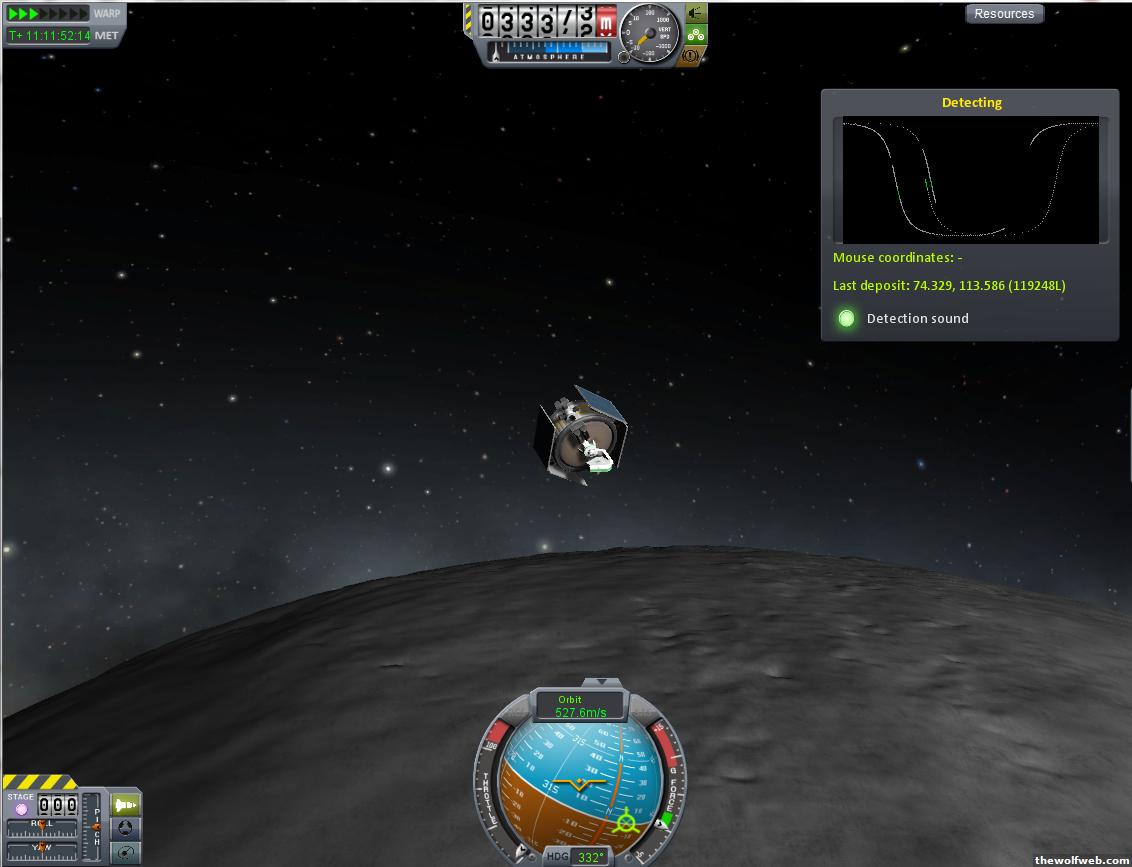Switch to staging mode rocket icon

point(126,805)
